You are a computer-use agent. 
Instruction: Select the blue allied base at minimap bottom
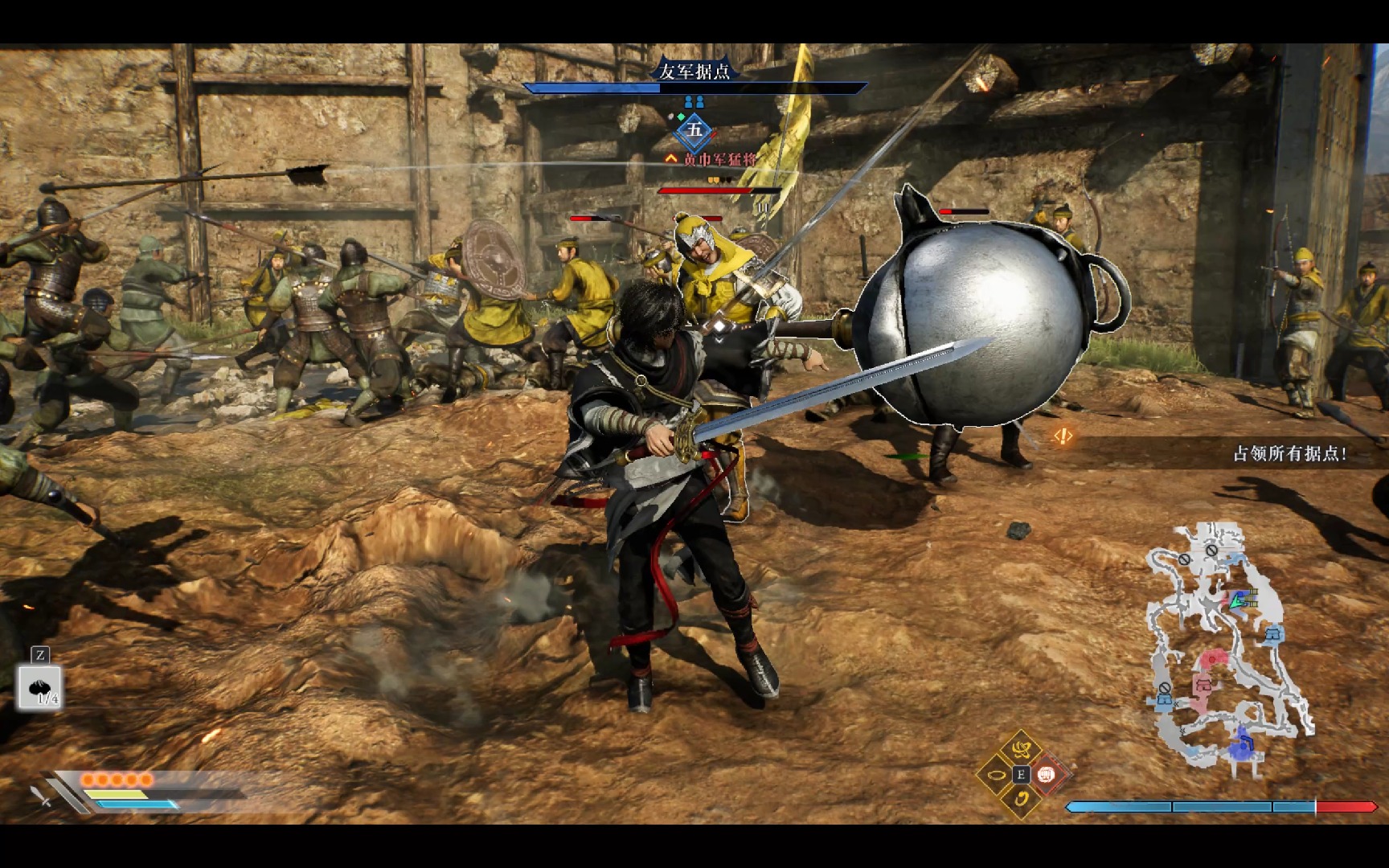coord(1244,744)
